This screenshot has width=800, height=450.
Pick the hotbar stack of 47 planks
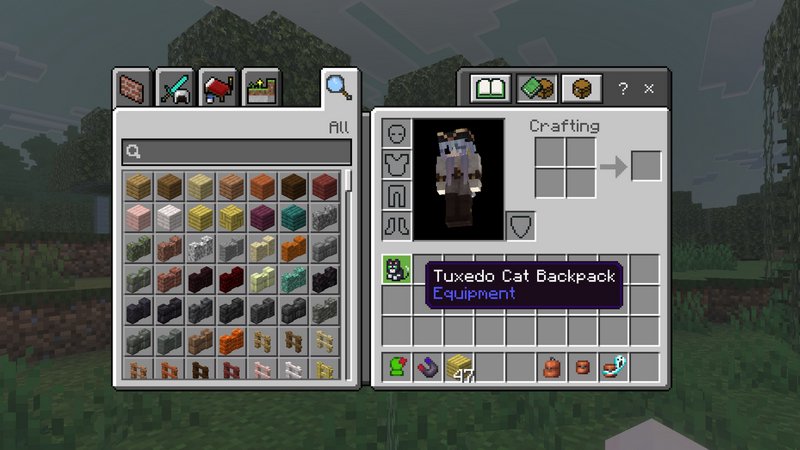(x=458, y=367)
